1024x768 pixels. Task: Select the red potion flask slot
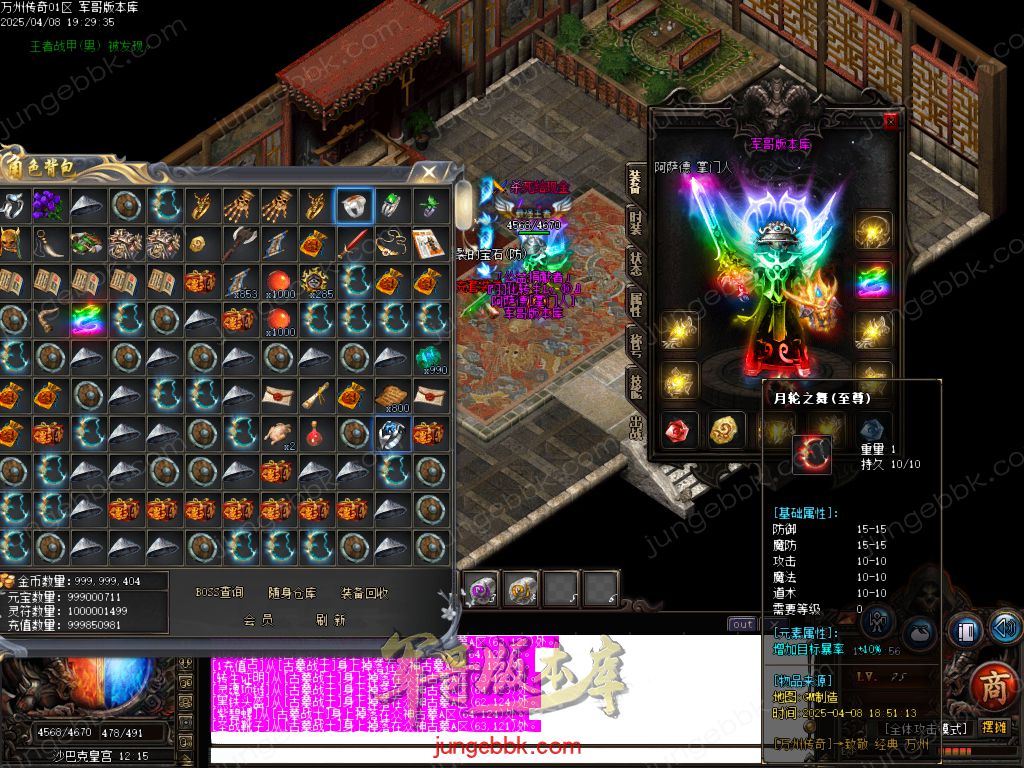(x=315, y=433)
